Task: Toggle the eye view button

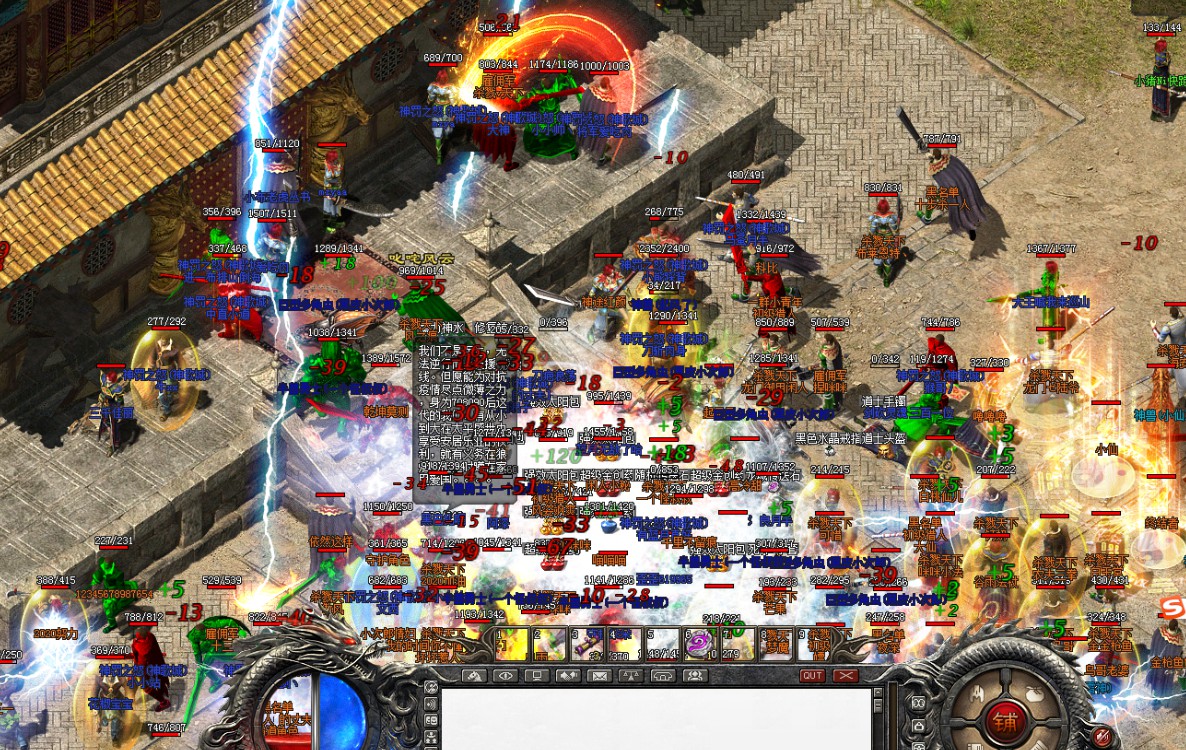Action: [505, 676]
